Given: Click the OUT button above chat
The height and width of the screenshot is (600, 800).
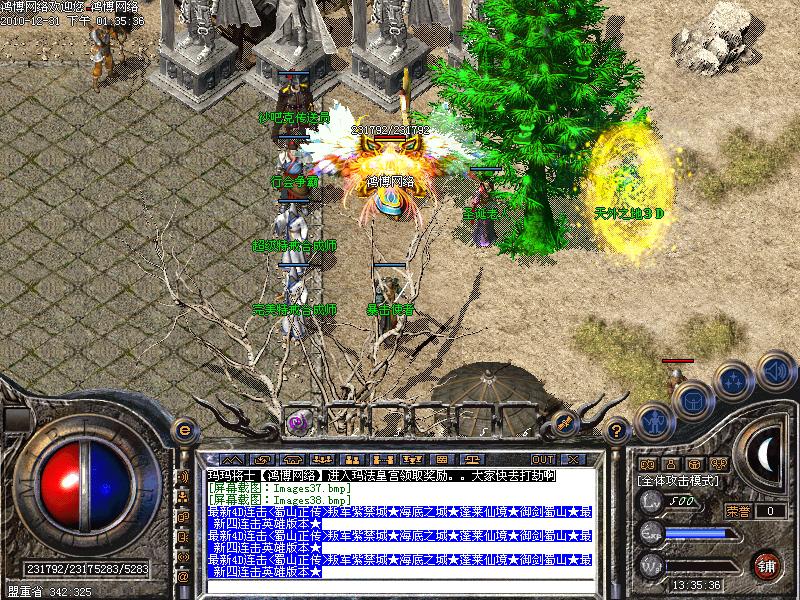Looking at the screenshot, I should pos(543,458).
